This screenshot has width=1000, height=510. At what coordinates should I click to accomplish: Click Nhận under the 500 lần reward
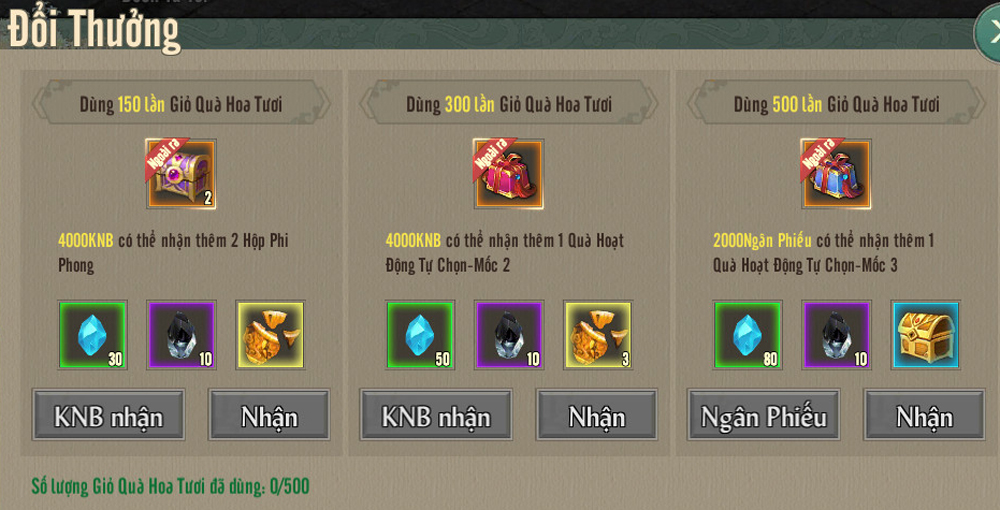click(924, 415)
